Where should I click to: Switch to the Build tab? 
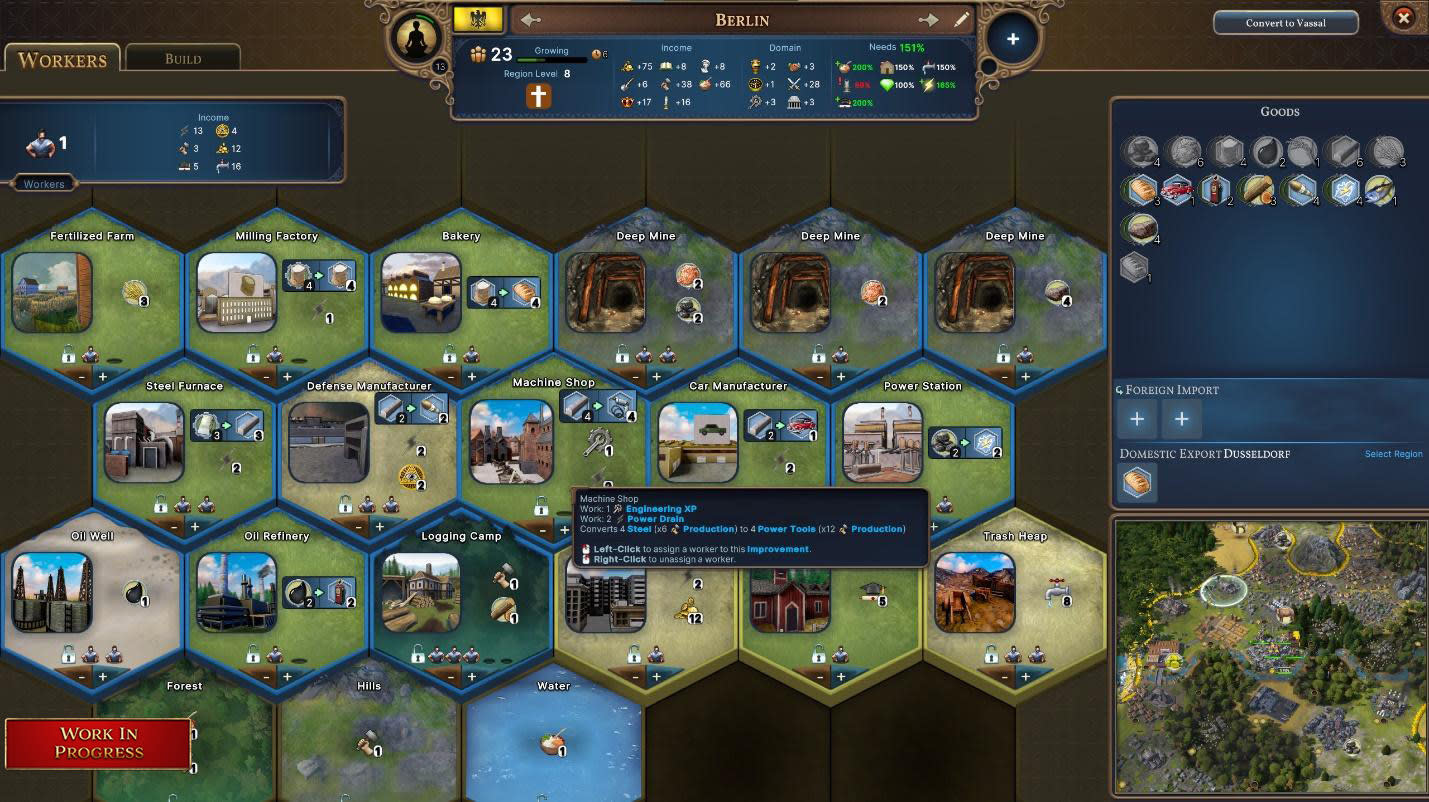(183, 58)
